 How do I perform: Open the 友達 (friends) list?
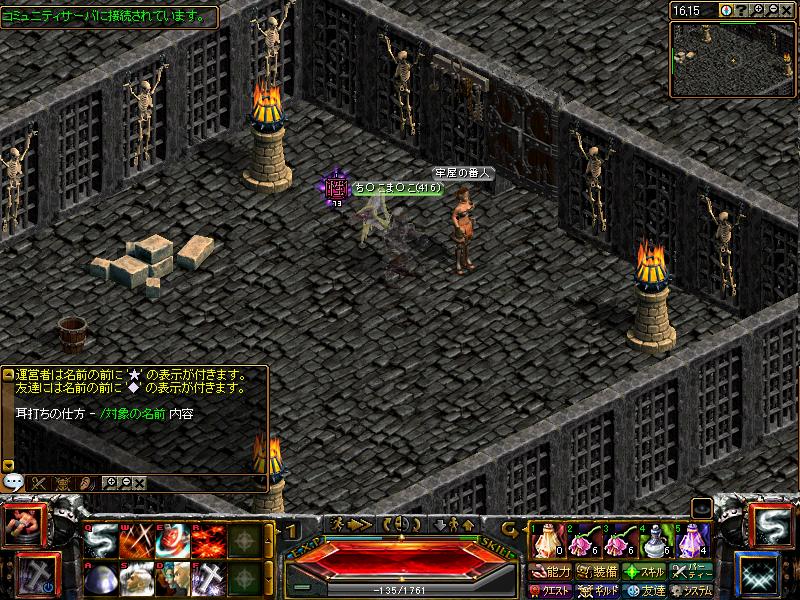click(645, 591)
